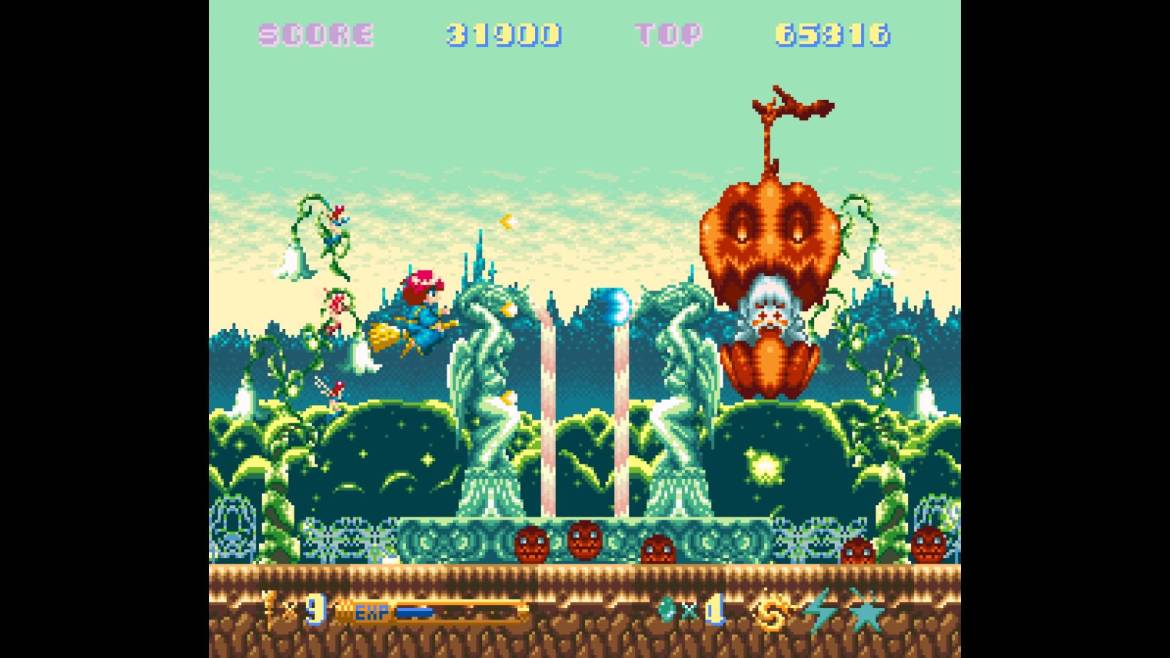Click the green crystal bomb icon
The image size is (1170, 658).
(x=667, y=608)
